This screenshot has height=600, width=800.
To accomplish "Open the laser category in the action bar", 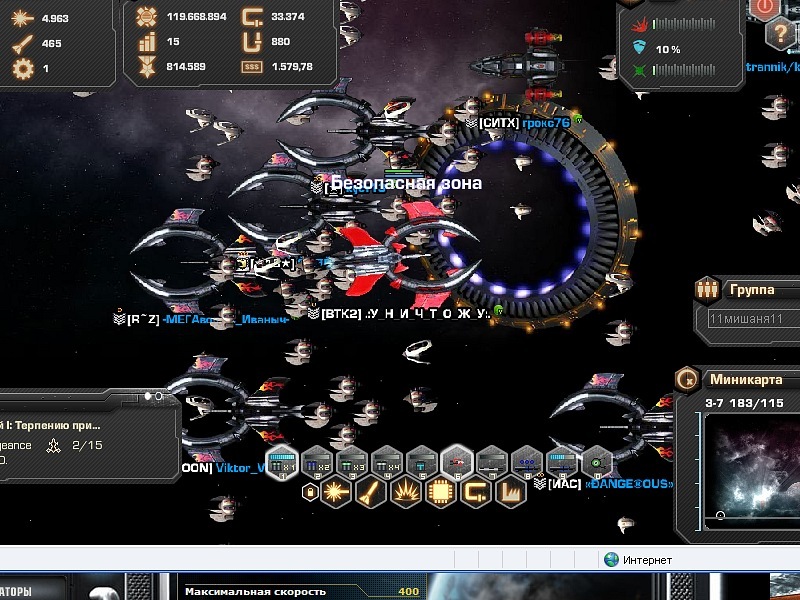I will [336, 492].
